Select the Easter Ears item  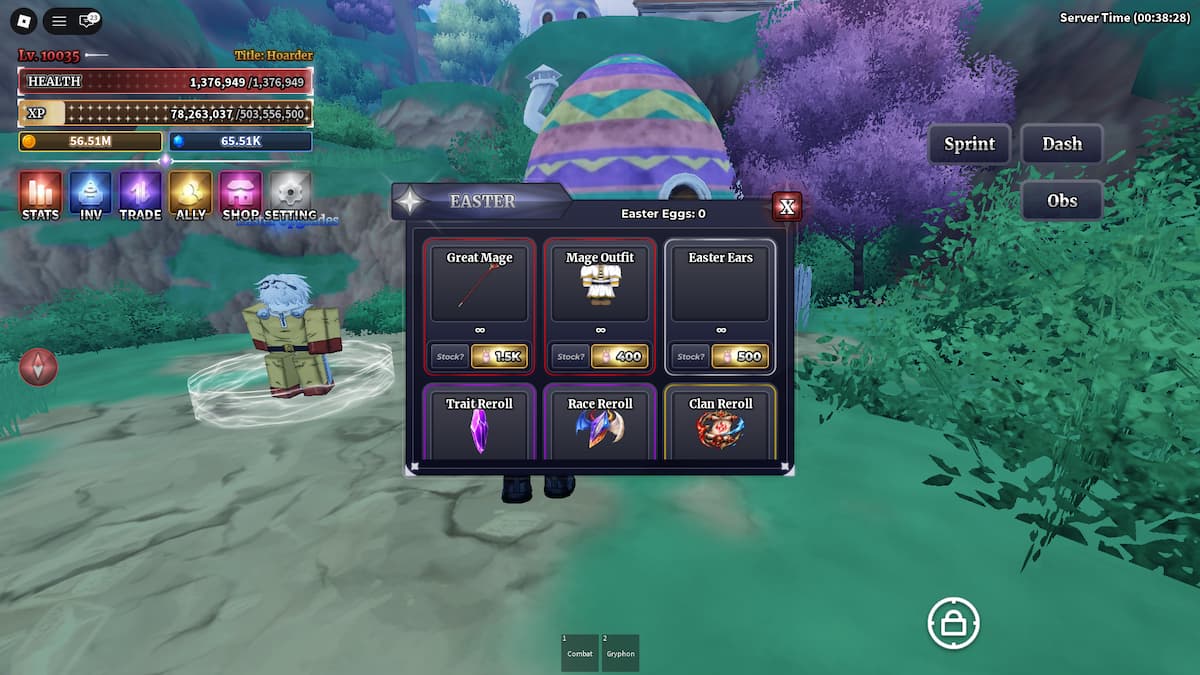(720, 283)
